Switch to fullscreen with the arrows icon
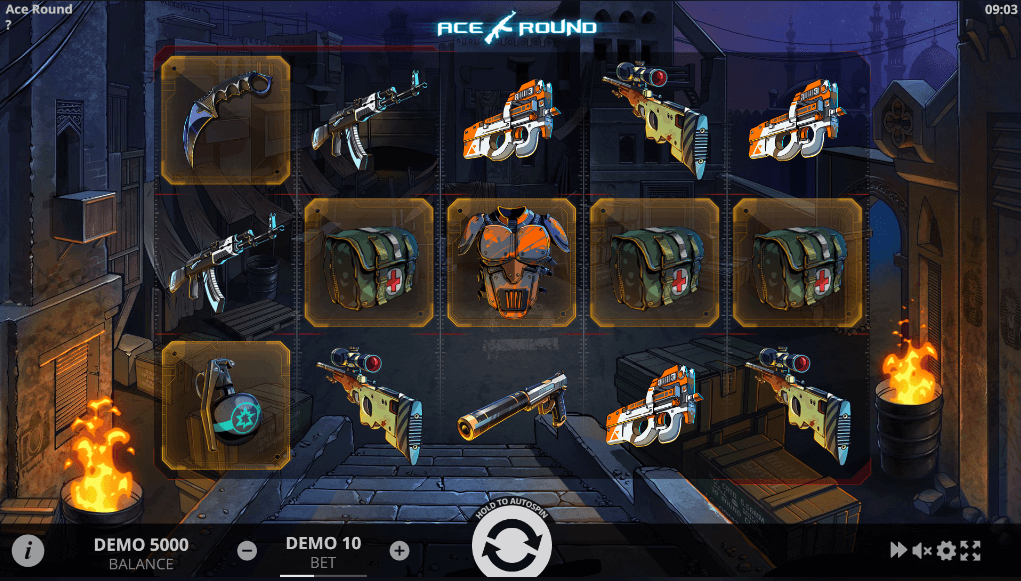Image resolution: width=1021 pixels, height=581 pixels. coord(970,550)
